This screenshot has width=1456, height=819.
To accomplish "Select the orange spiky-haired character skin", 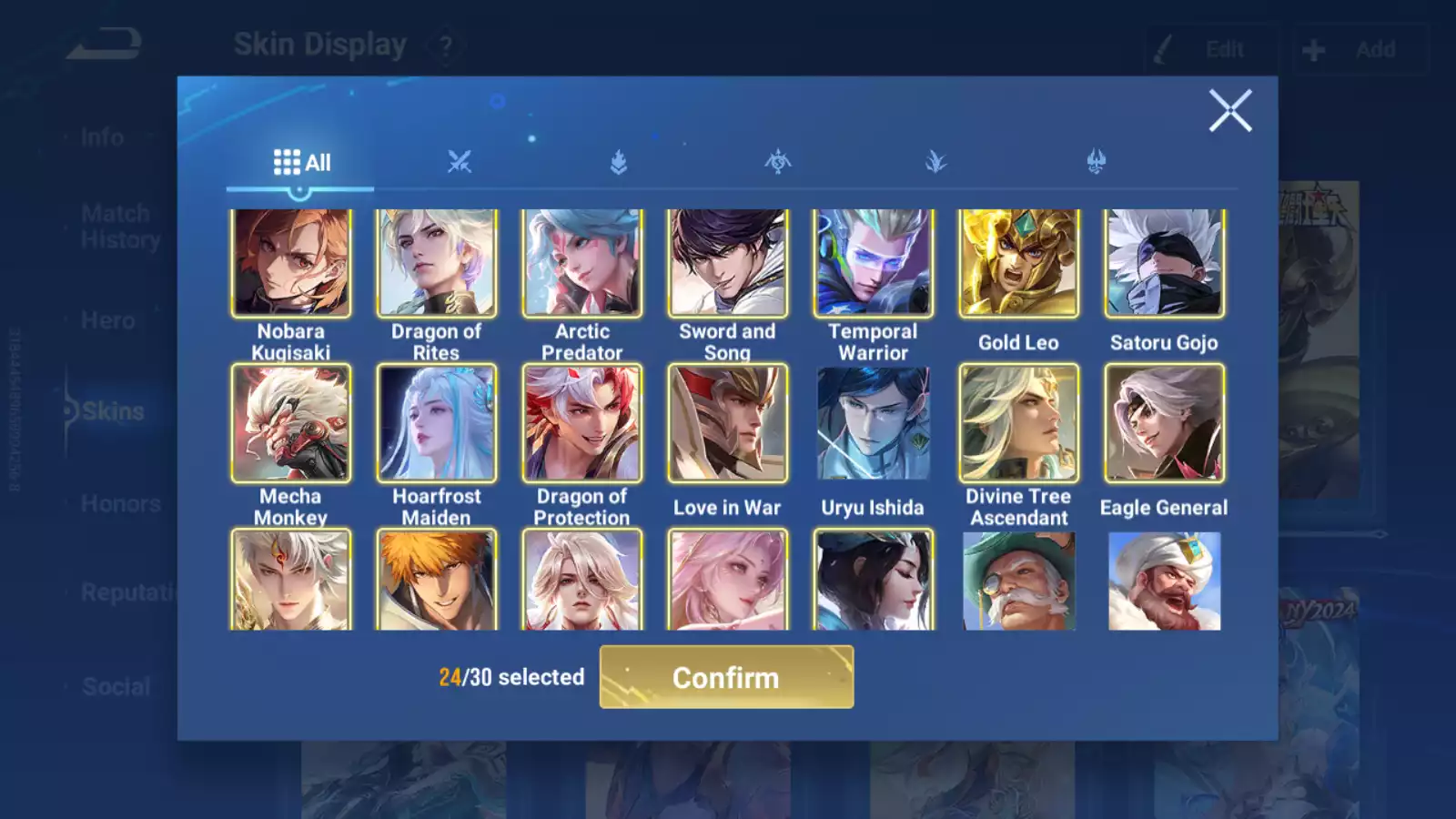I will (437, 581).
